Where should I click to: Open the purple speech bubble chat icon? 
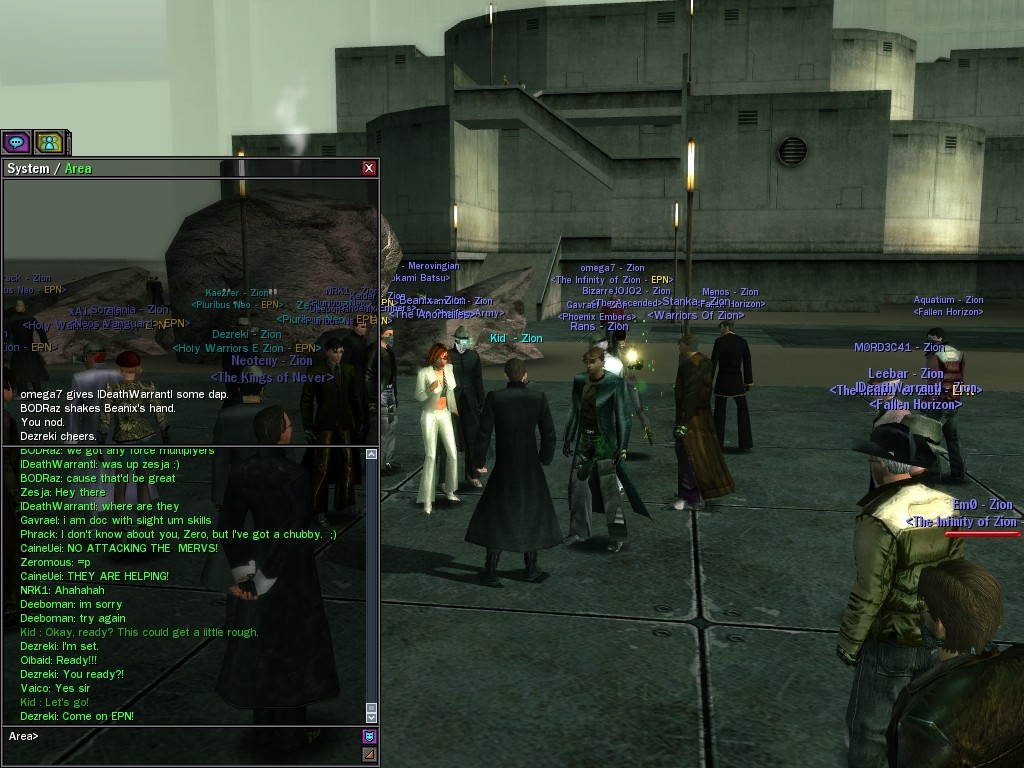click(16, 143)
